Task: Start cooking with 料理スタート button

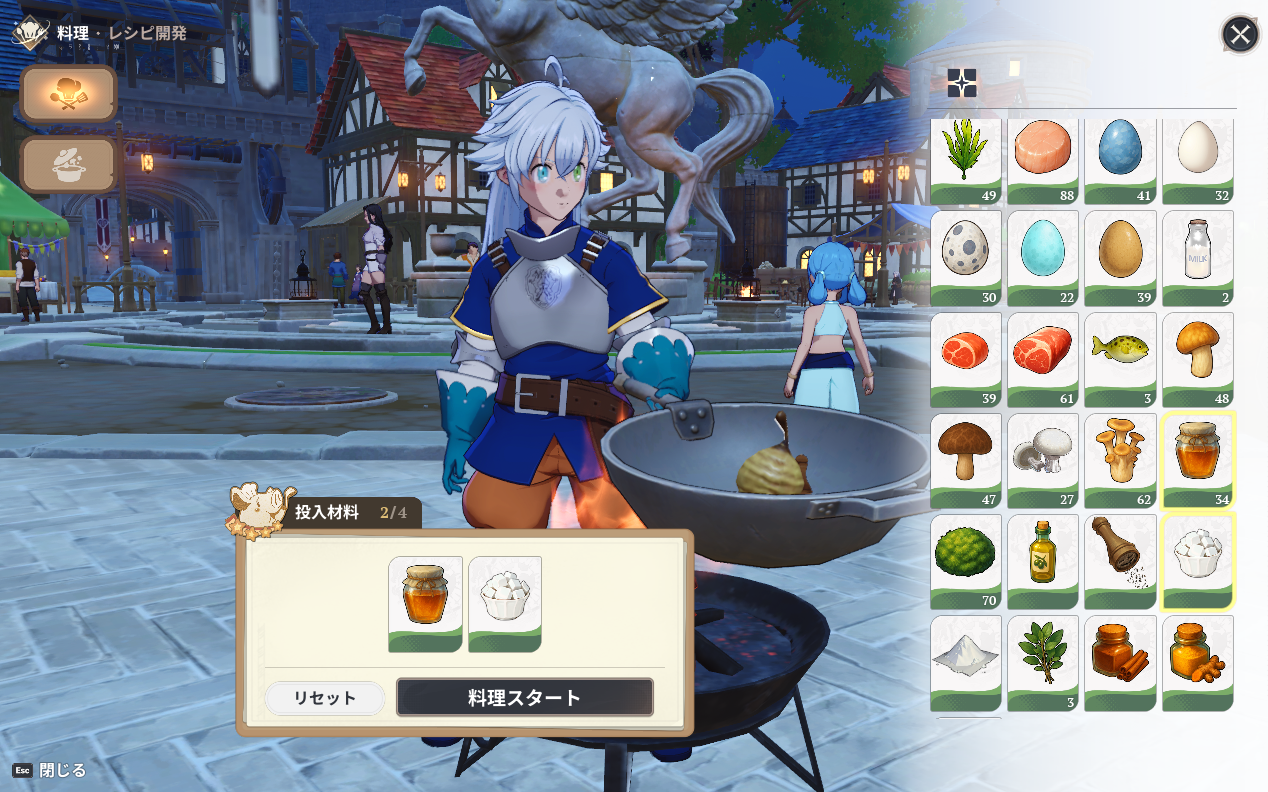Action: tap(524, 697)
